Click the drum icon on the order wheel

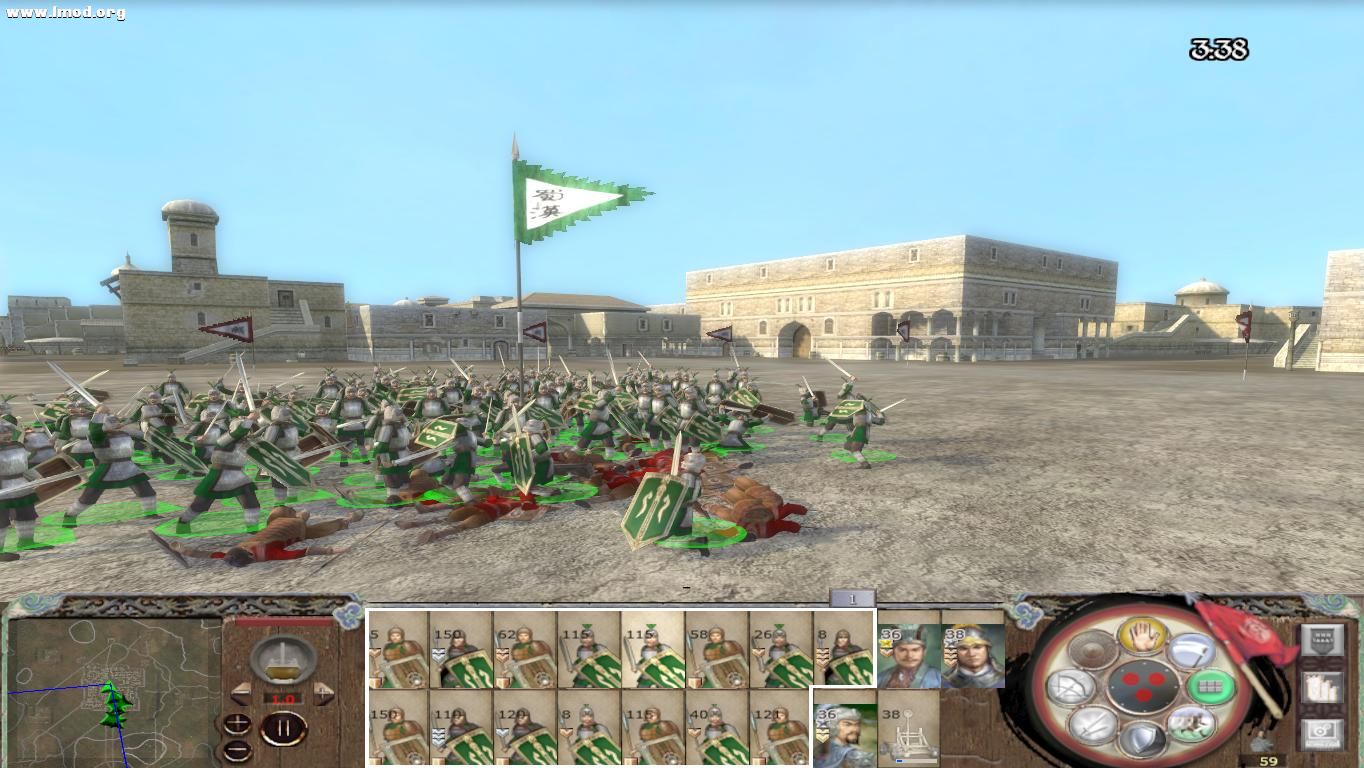point(1091,649)
